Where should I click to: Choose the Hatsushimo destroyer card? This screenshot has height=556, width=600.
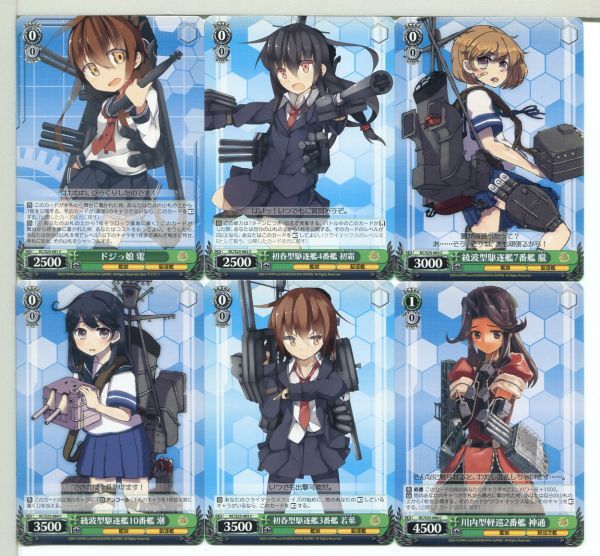point(299,140)
